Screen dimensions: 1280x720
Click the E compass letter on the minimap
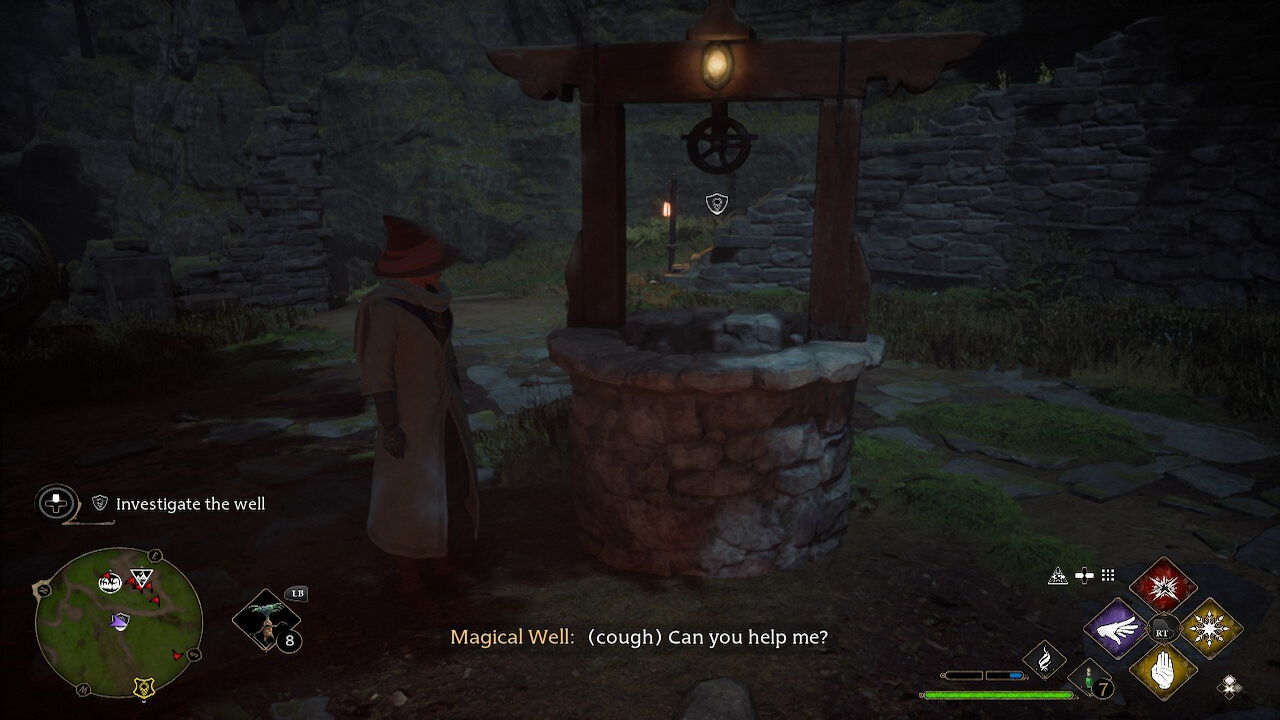point(153,555)
